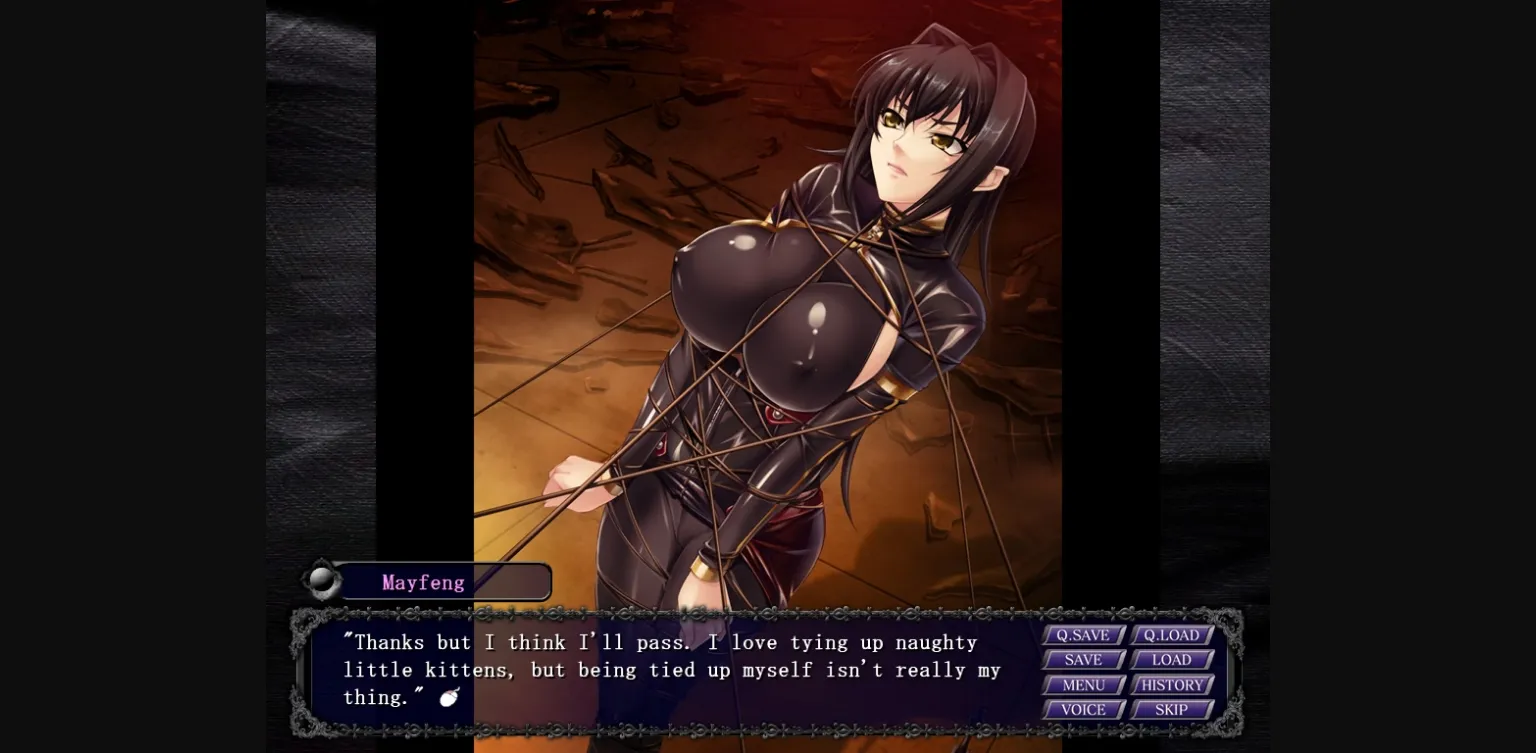Select the silver orb emblem beside the nameplate

tap(322, 580)
